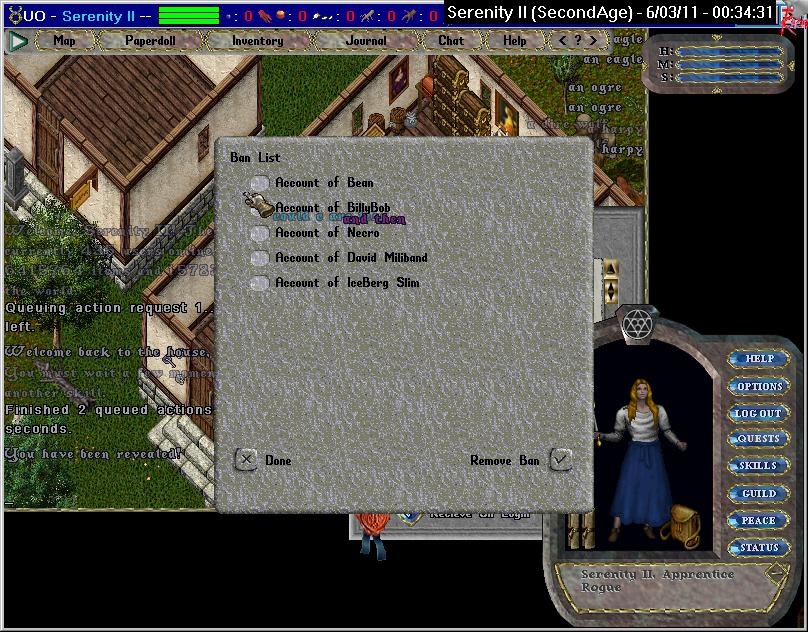Confirm Remove Ban with the checkmark button

[561, 460]
